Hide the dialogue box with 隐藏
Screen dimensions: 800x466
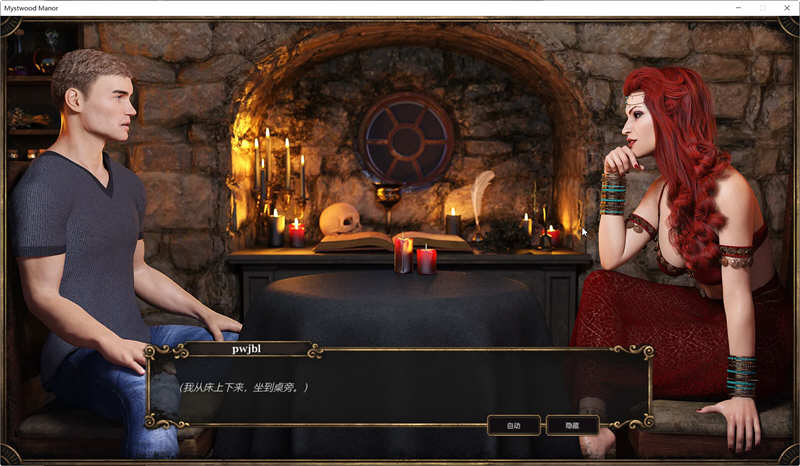click(572, 425)
